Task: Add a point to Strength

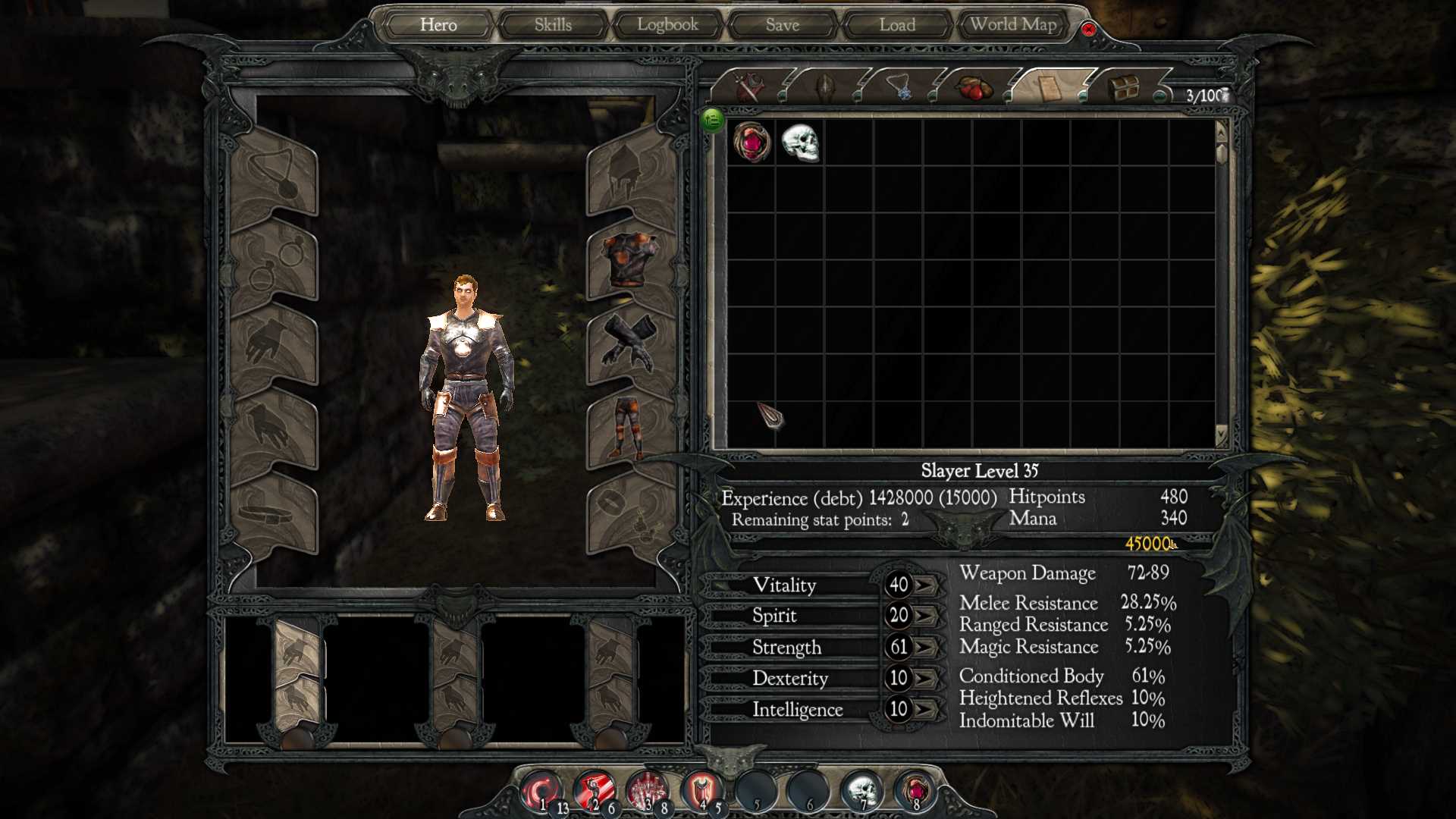Action: point(924,648)
